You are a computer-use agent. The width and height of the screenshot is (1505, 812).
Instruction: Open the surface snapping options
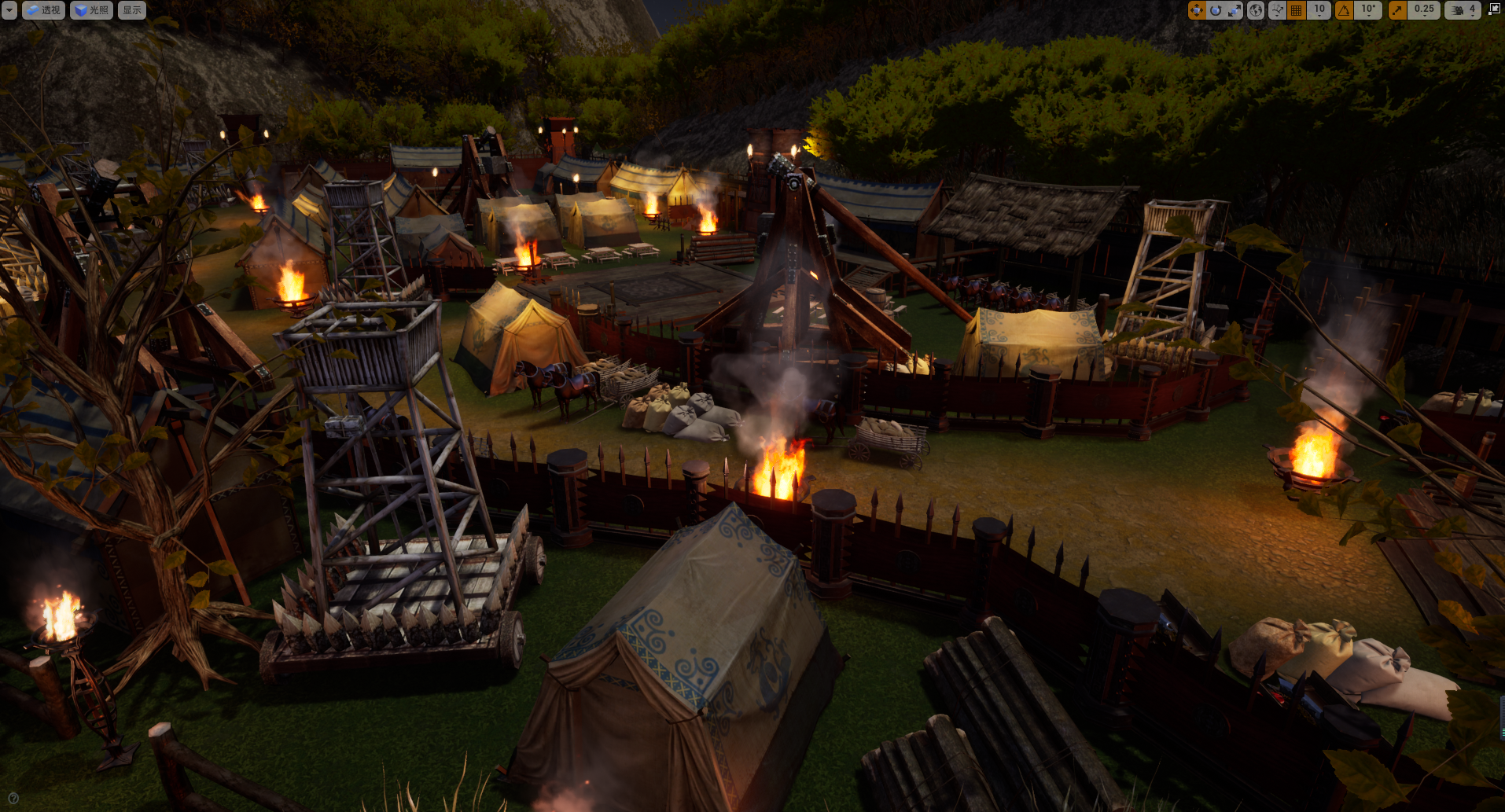(x=1277, y=10)
